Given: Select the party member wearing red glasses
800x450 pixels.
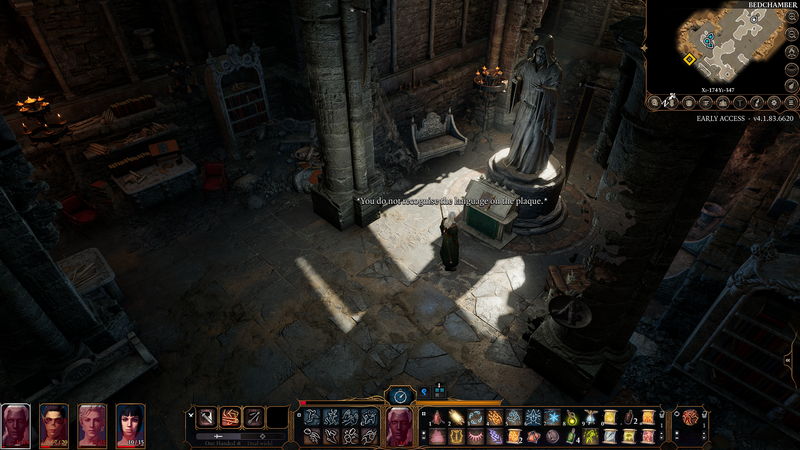Looking at the screenshot, I should 54,426.
